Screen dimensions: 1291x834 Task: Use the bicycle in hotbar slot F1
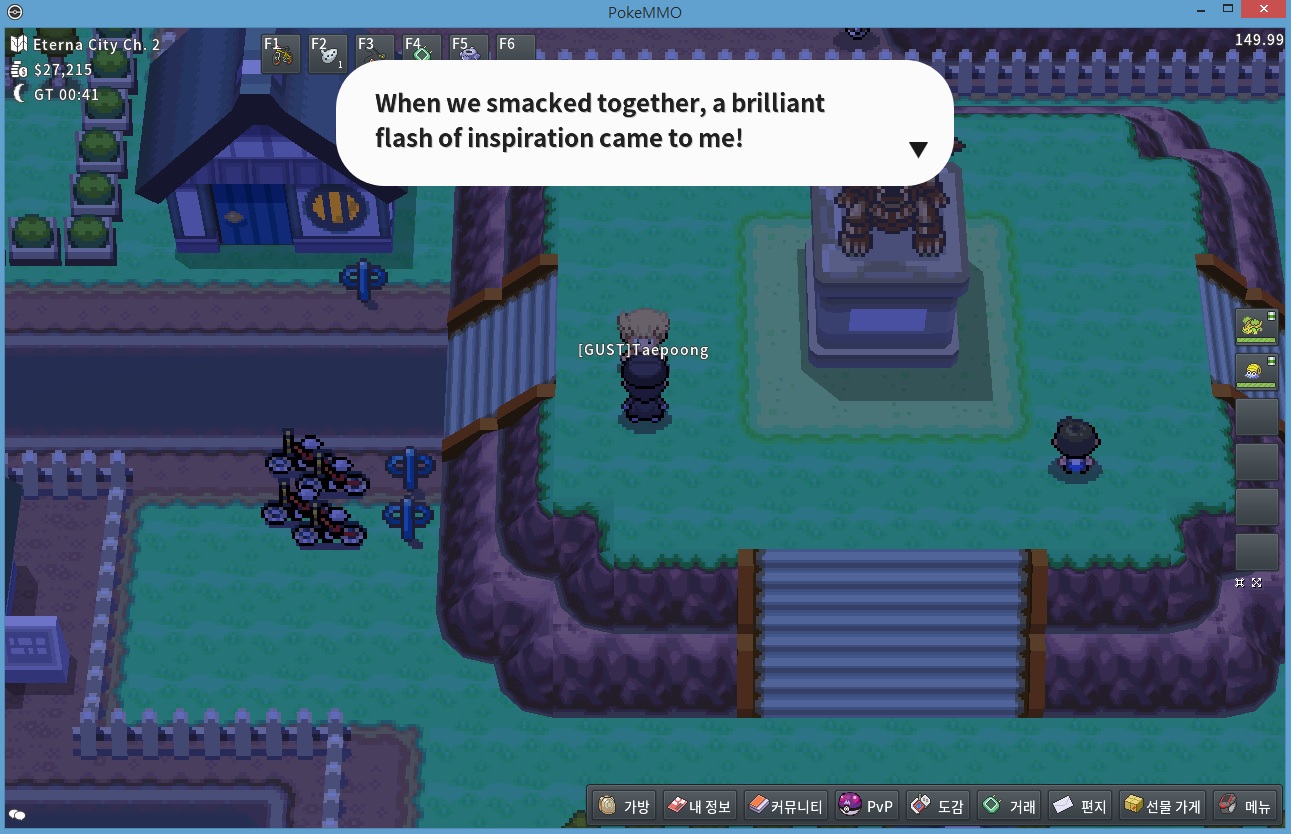[x=281, y=54]
